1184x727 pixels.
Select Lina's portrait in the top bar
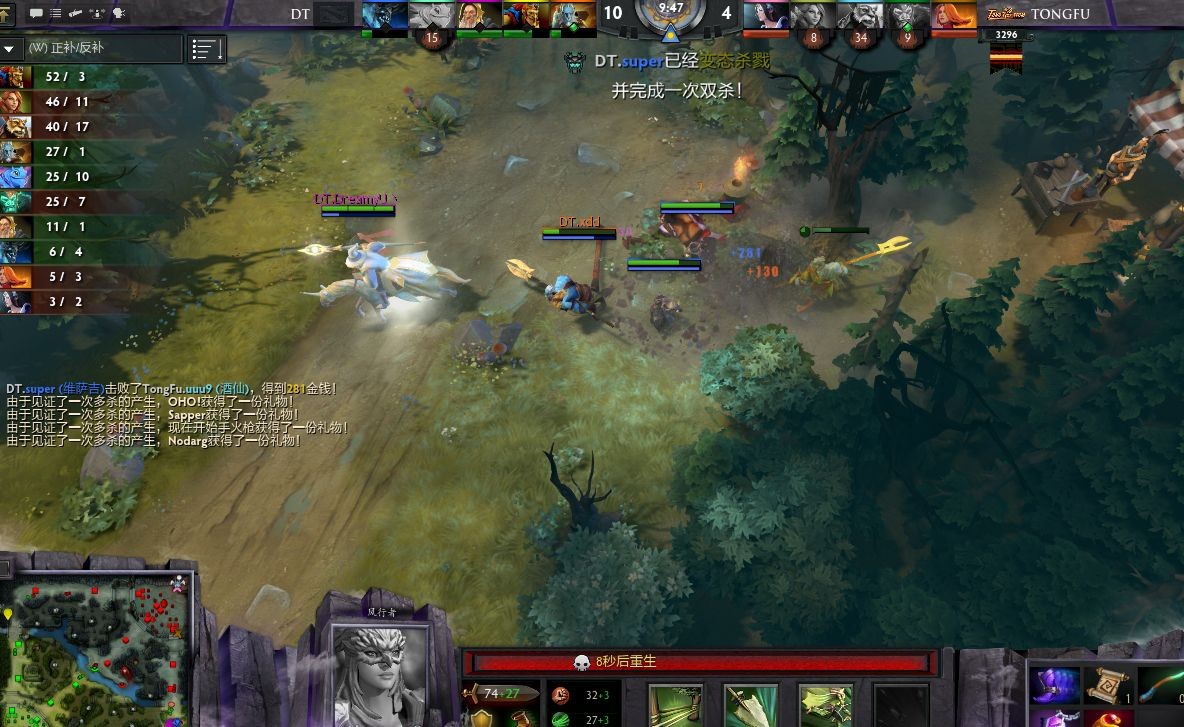[x=954, y=15]
